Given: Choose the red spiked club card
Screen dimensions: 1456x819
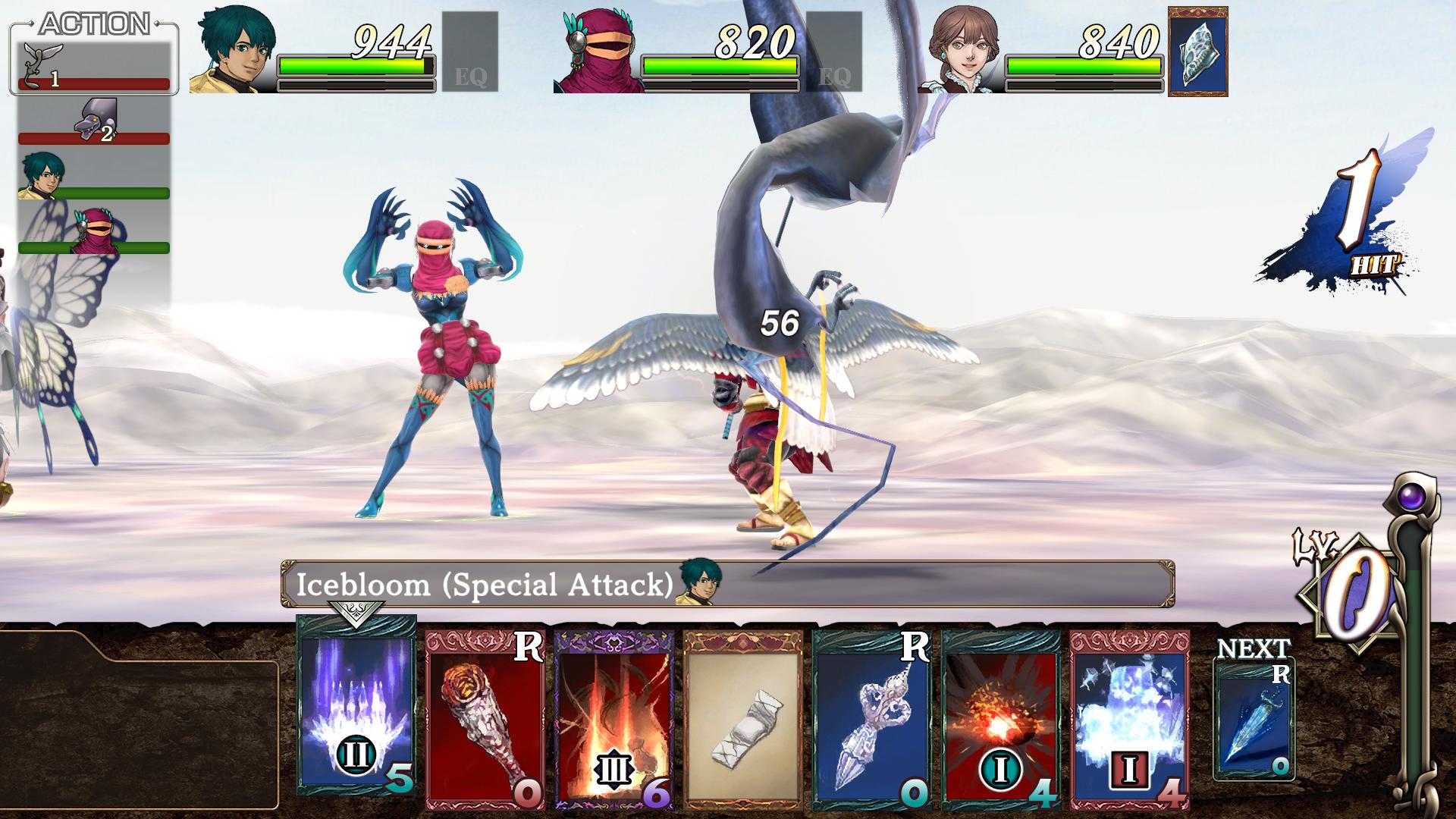Looking at the screenshot, I should pyautogui.click(x=485, y=719).
